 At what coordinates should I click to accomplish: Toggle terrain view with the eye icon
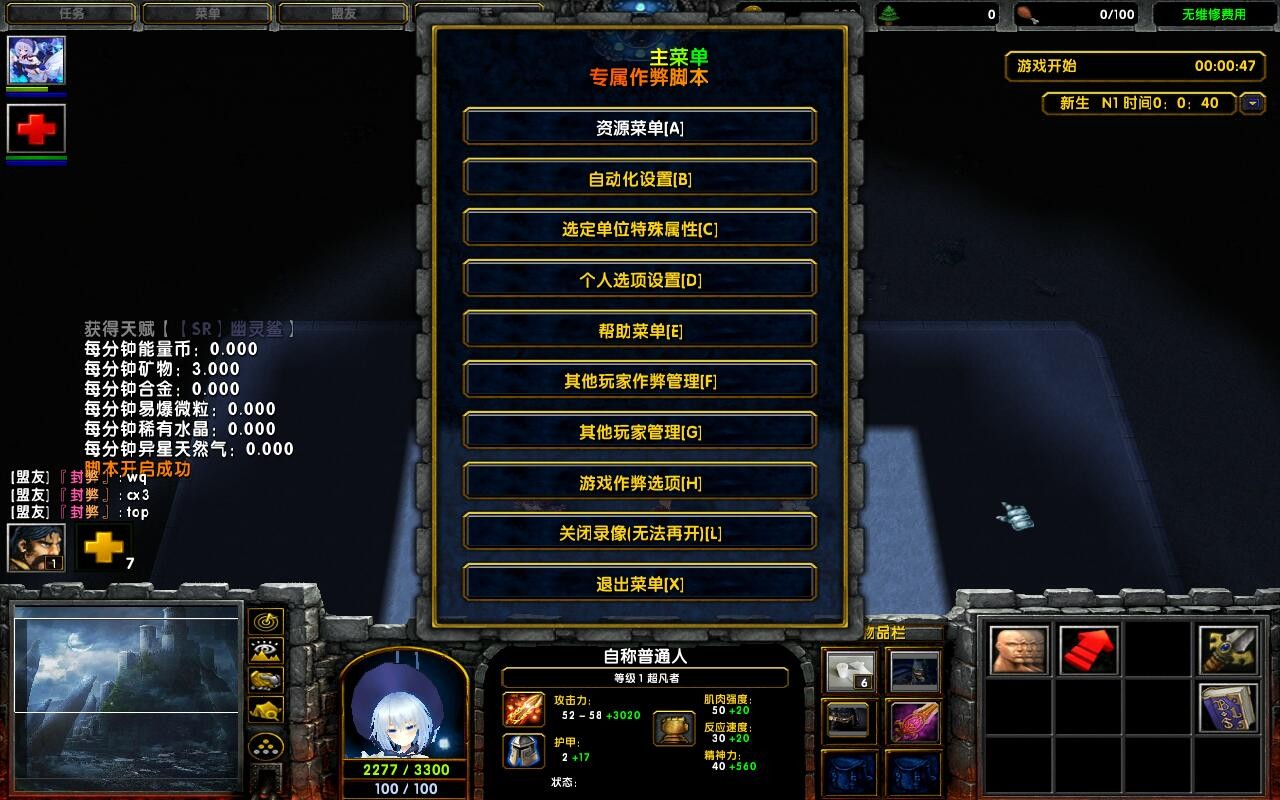(x=265, y=650)
